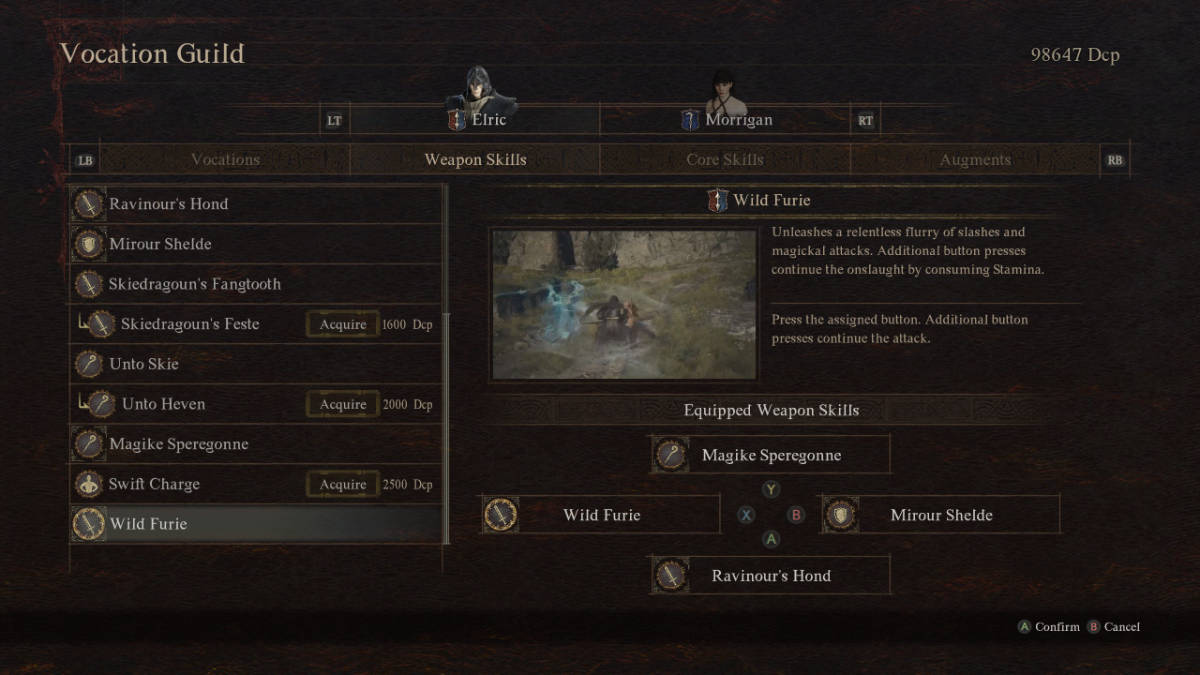Click the equipped Ravinour's Hond slot
This screenshot has height=675, width=1200.
tap(770, 576)
